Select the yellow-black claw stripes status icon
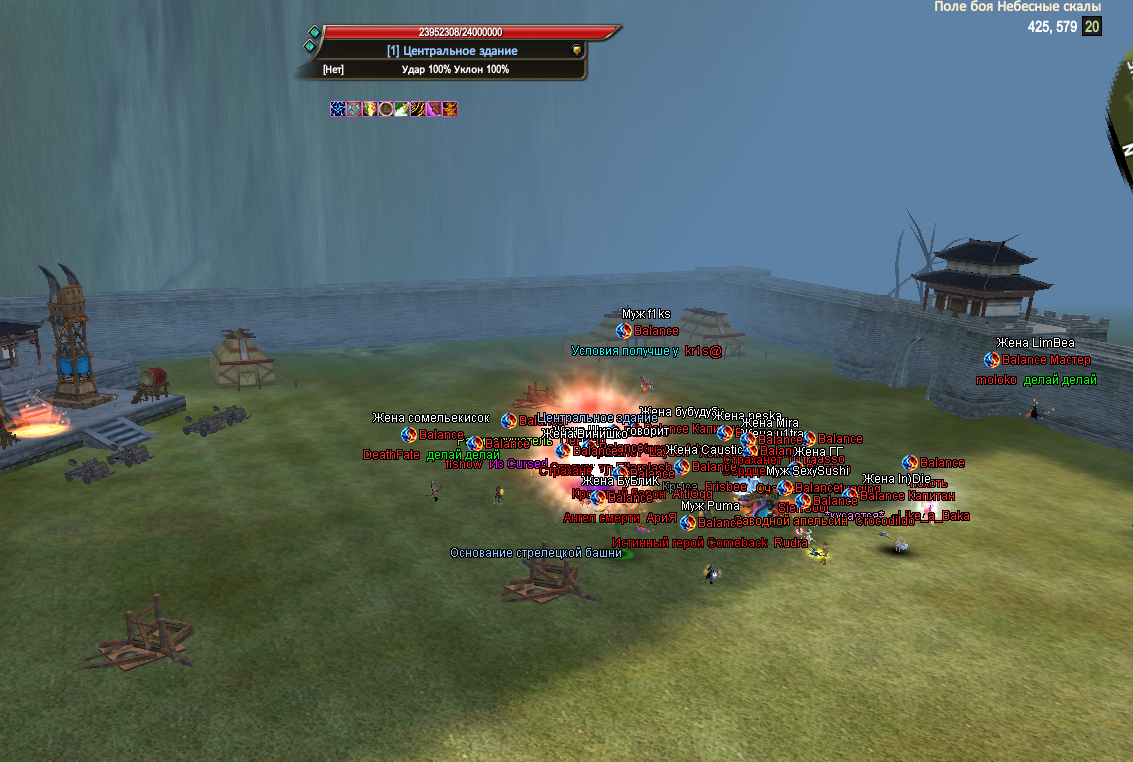Viewport: 1133px width, 762px height. click(417, 109)
